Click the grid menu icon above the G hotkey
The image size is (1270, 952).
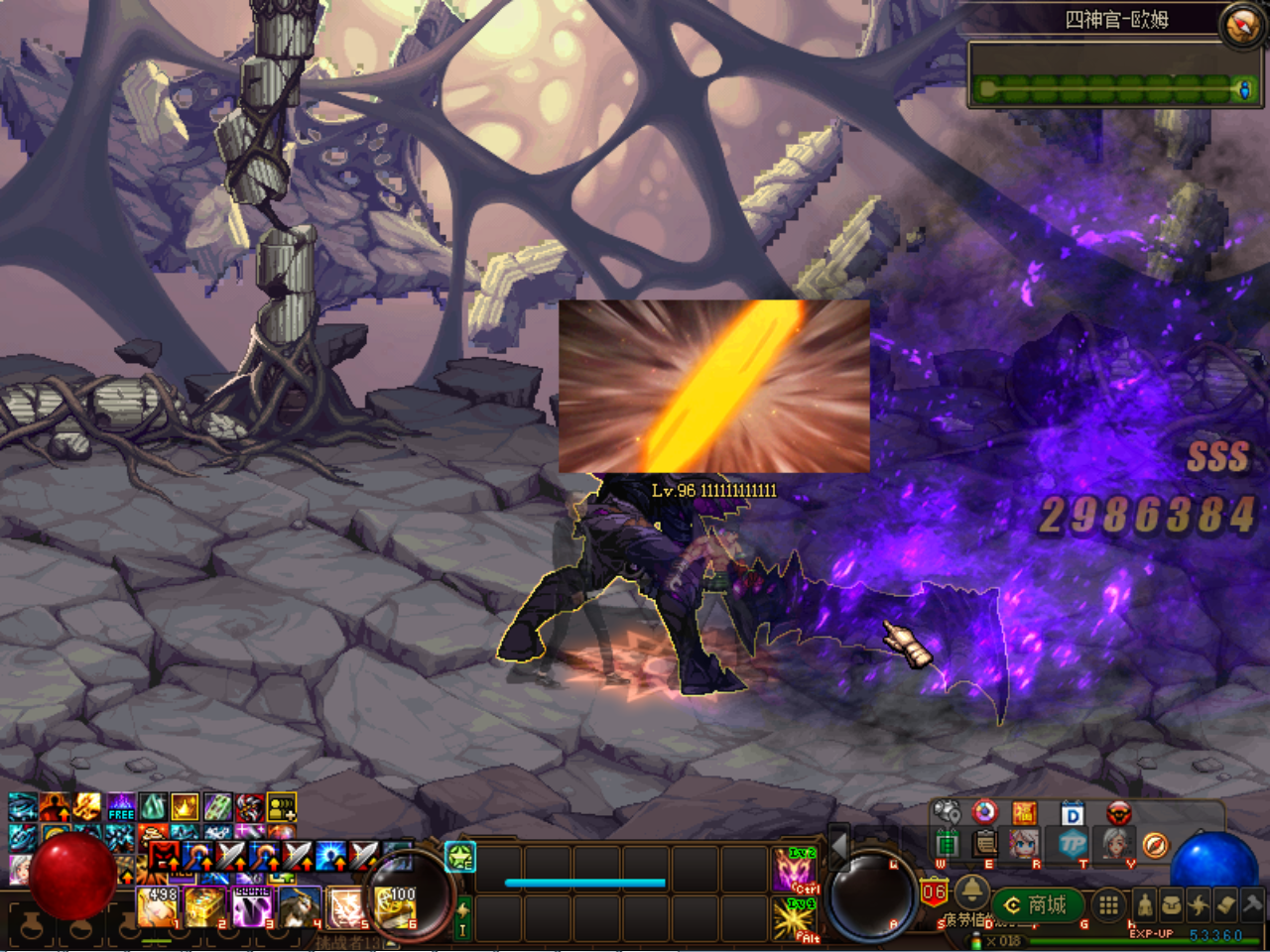(x=1107, y=904)
